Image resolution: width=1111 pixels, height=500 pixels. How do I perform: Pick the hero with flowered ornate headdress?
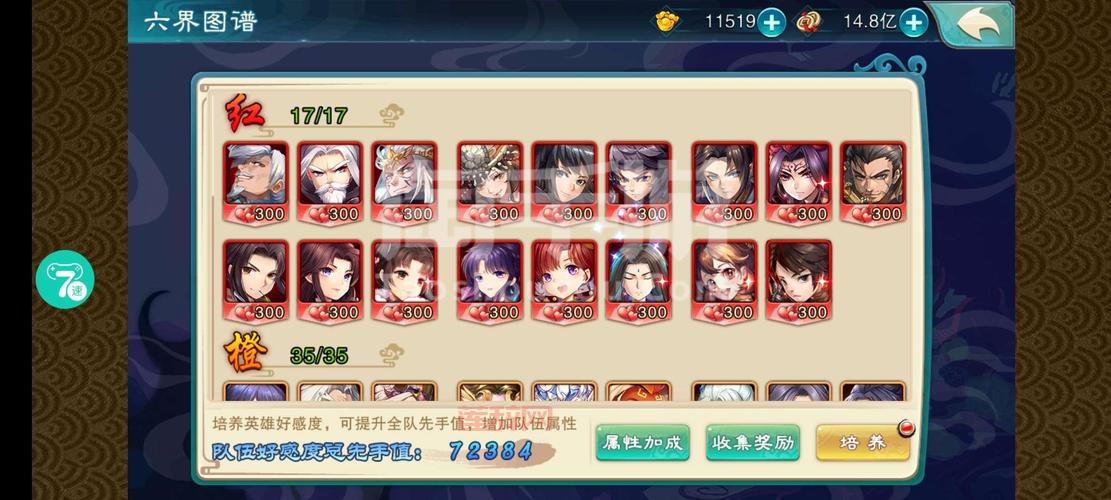coord(490,176)
